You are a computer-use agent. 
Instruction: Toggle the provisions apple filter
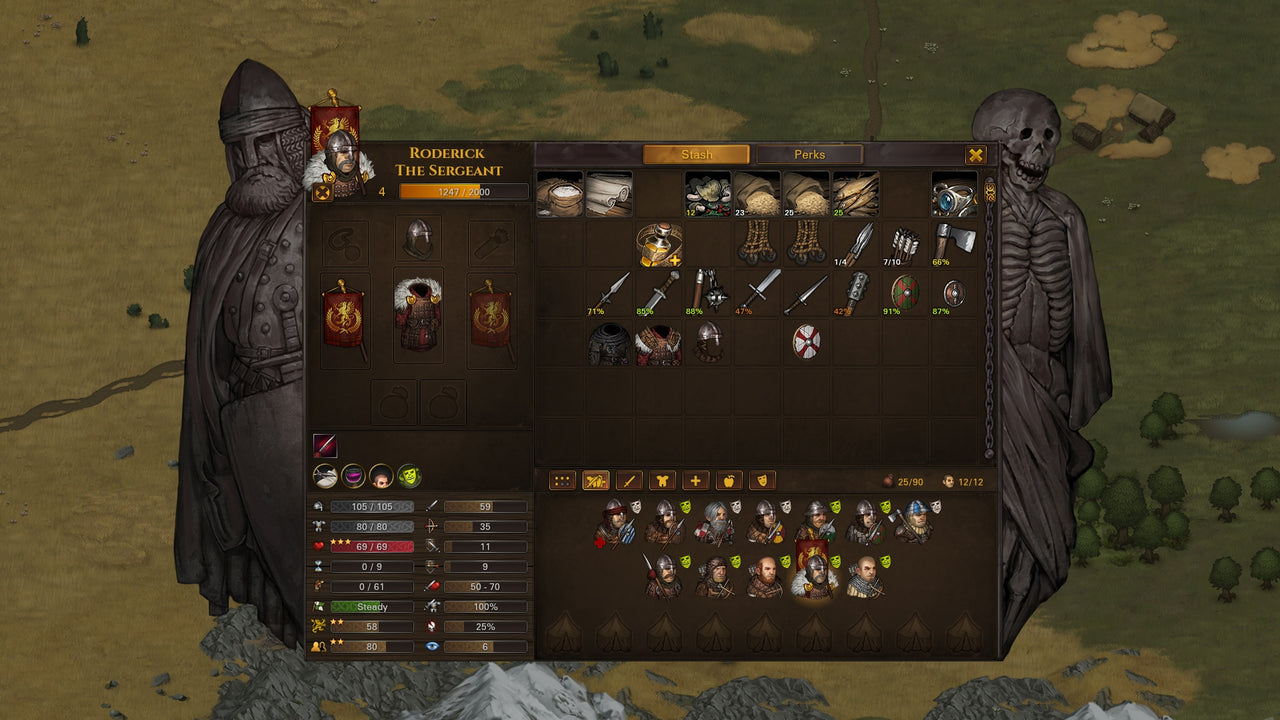click(x=730, y=480)
